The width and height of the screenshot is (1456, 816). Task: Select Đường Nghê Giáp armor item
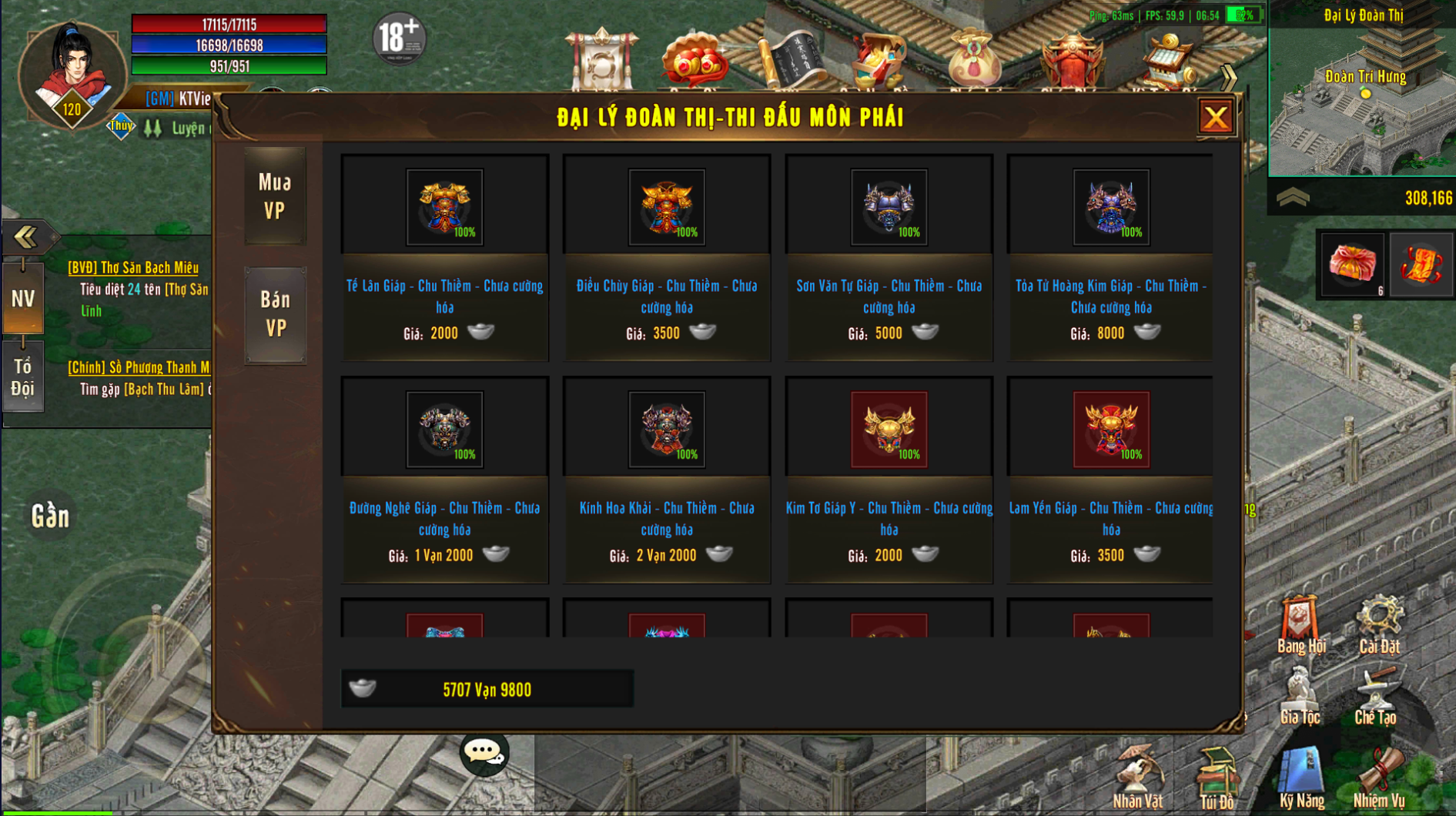click(x=444, y=430)
